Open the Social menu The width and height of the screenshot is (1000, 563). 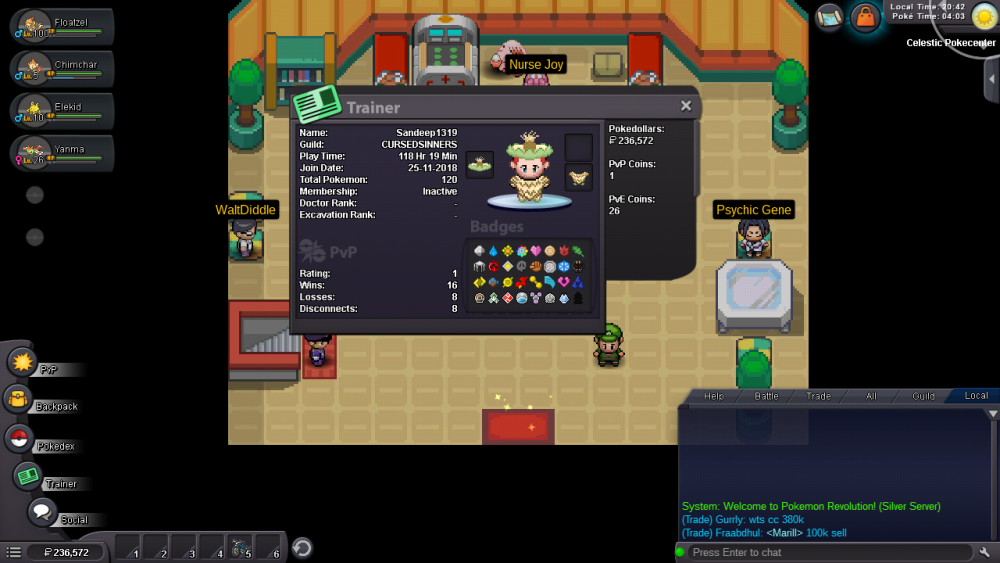[x=42, y=512]
